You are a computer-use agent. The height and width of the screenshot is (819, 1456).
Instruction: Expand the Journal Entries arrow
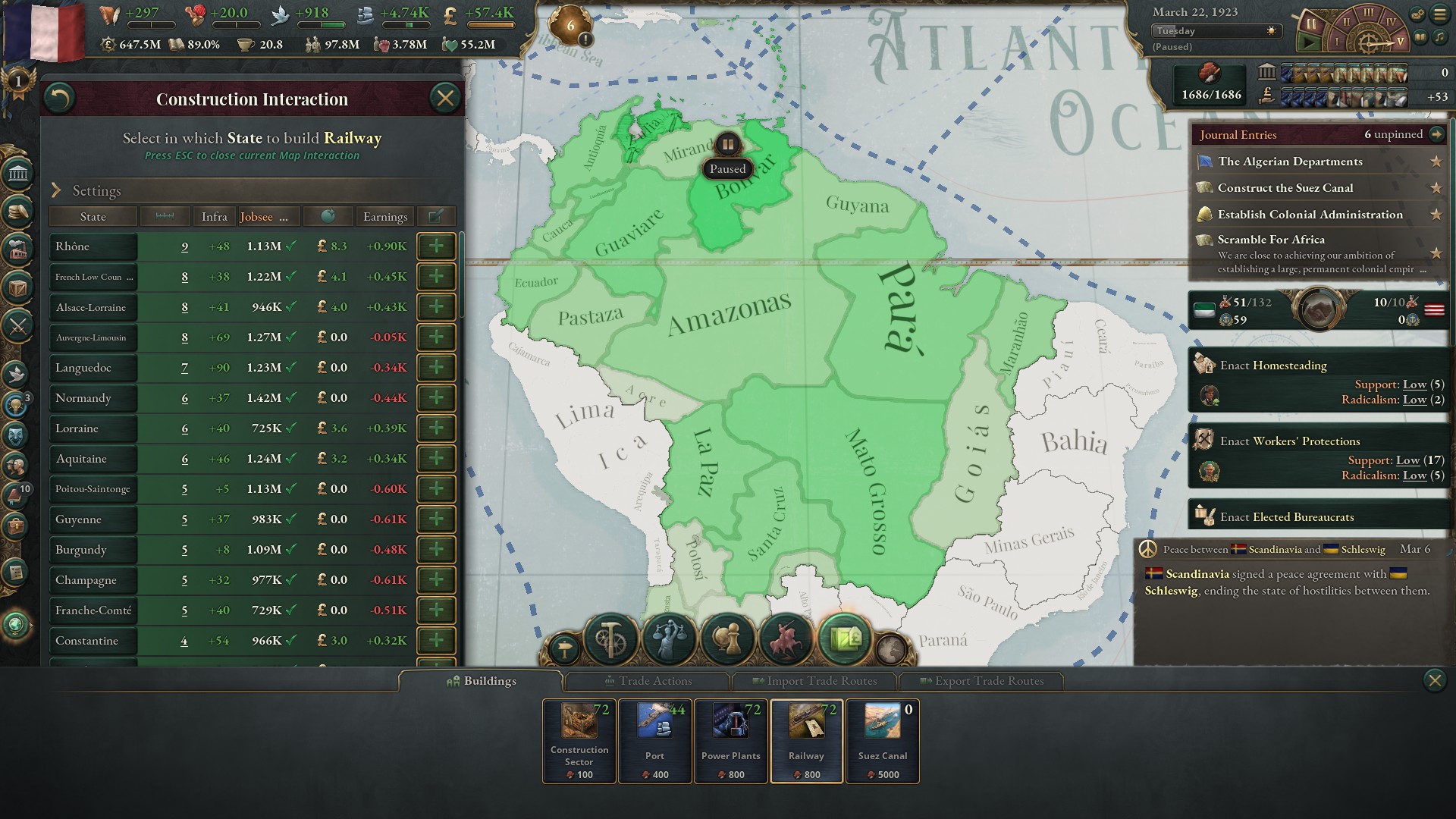(1438, 133)
